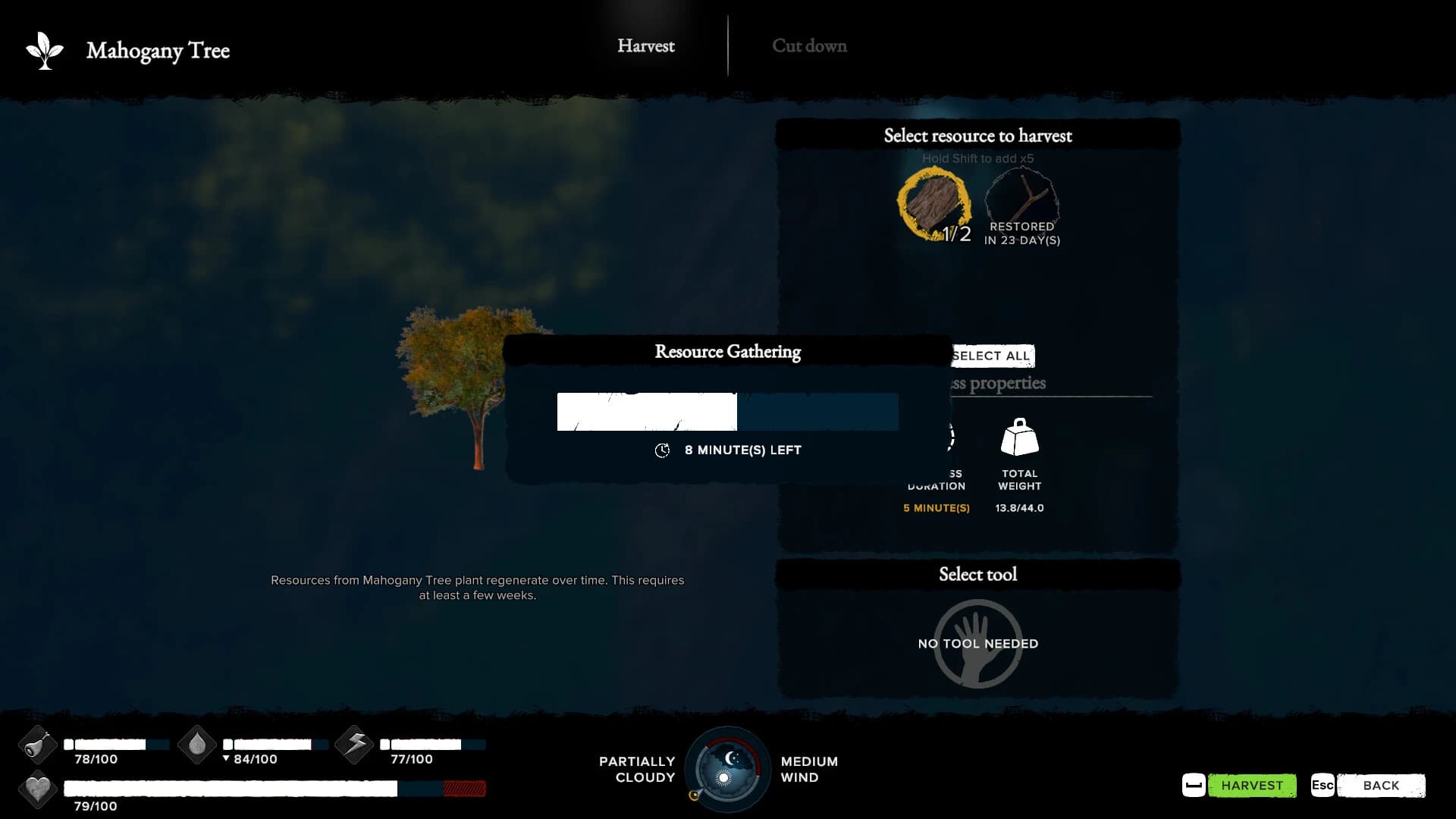The width and height of the screenshot is (1456, 819).
Task: Expand the dropdown arrow beside 84/100
Action: [225, 758]
